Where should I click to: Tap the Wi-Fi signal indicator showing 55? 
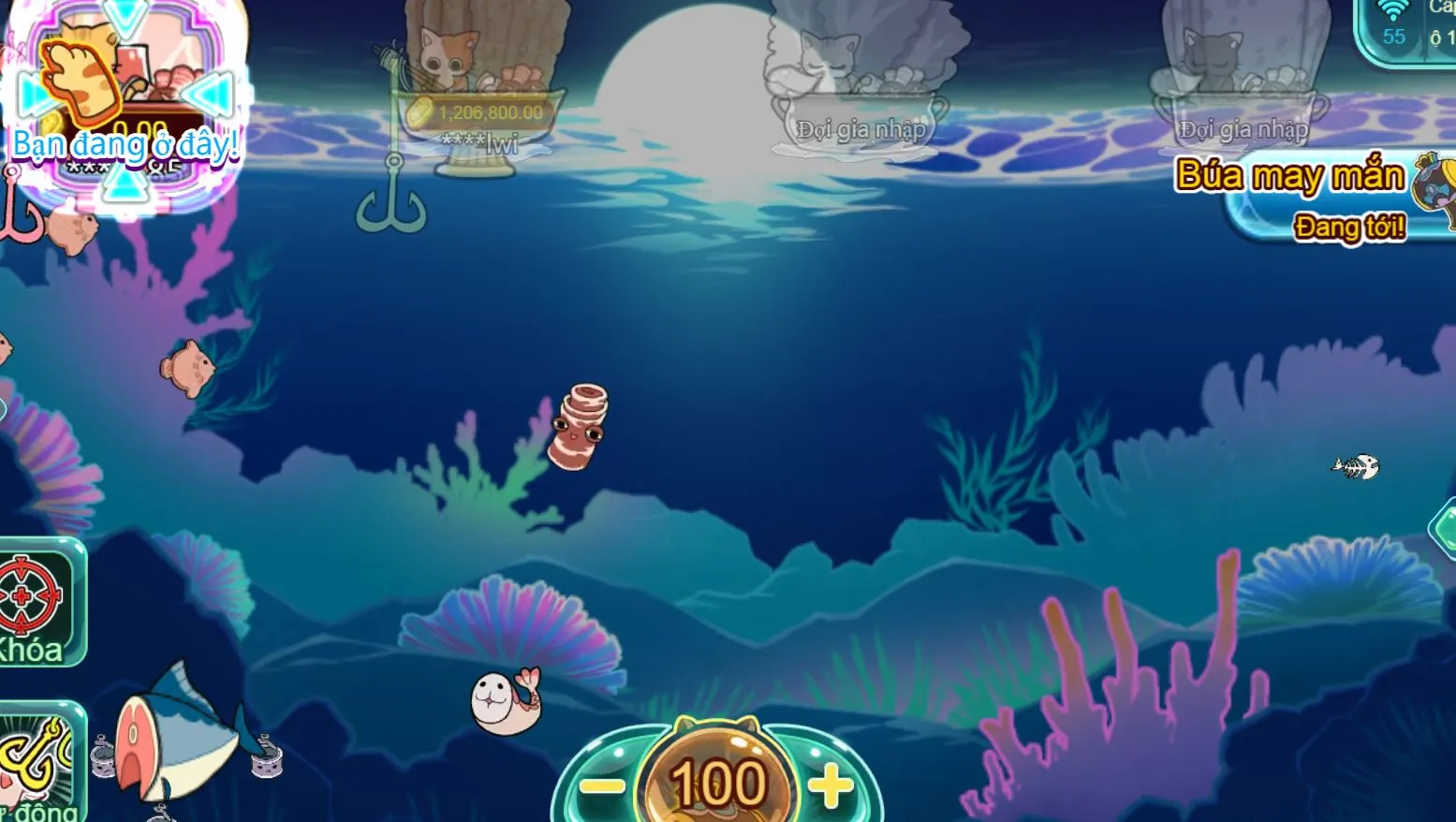(x=1395, y=23)
